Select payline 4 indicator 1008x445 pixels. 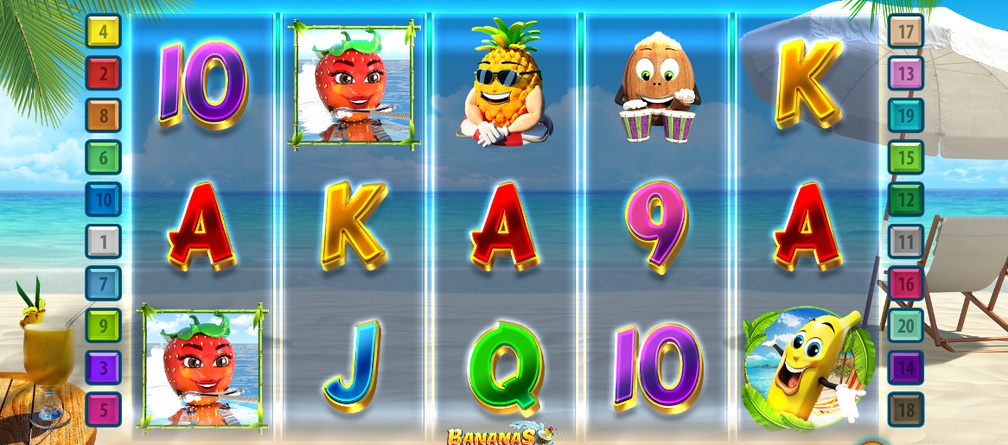tap(103, 31)
